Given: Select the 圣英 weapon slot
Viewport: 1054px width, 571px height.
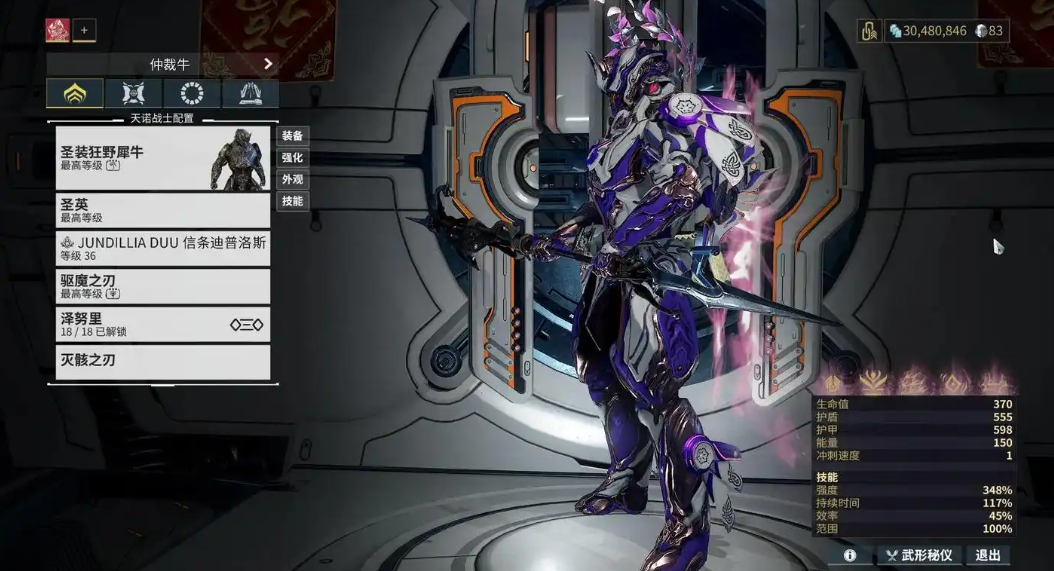Looking at the screenshot, I should coord(163,210).
